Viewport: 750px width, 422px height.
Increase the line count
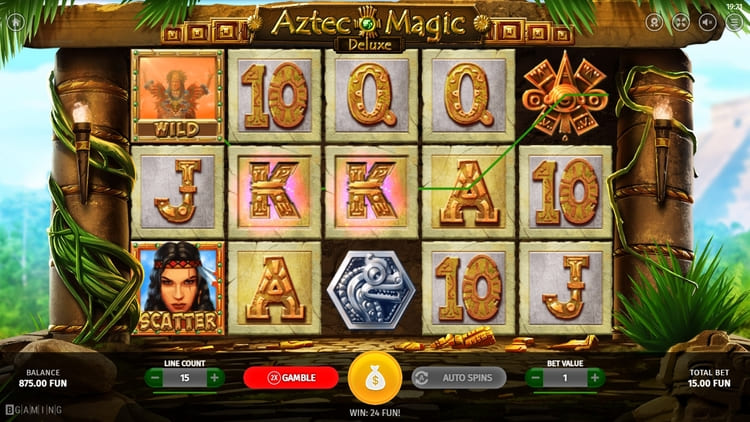click(214, 378)
